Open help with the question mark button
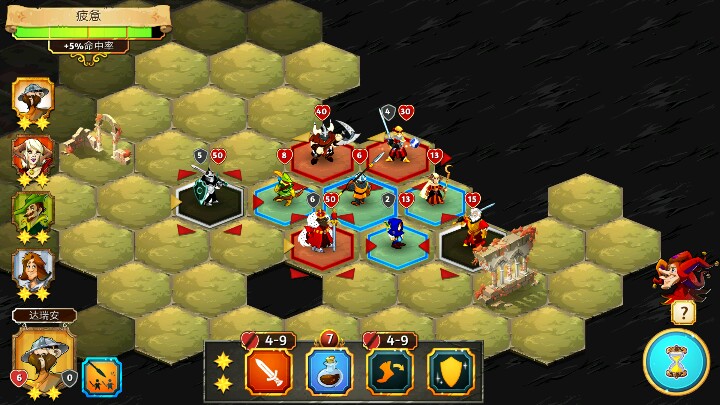720x405 pixels. (683, 313)
